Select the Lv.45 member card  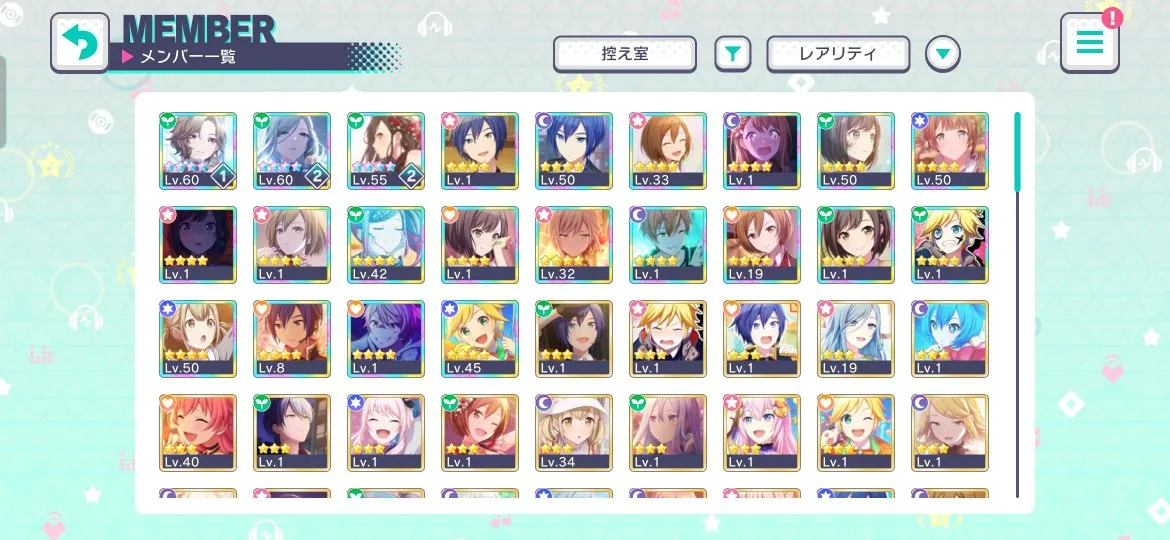tap(480, 339)
